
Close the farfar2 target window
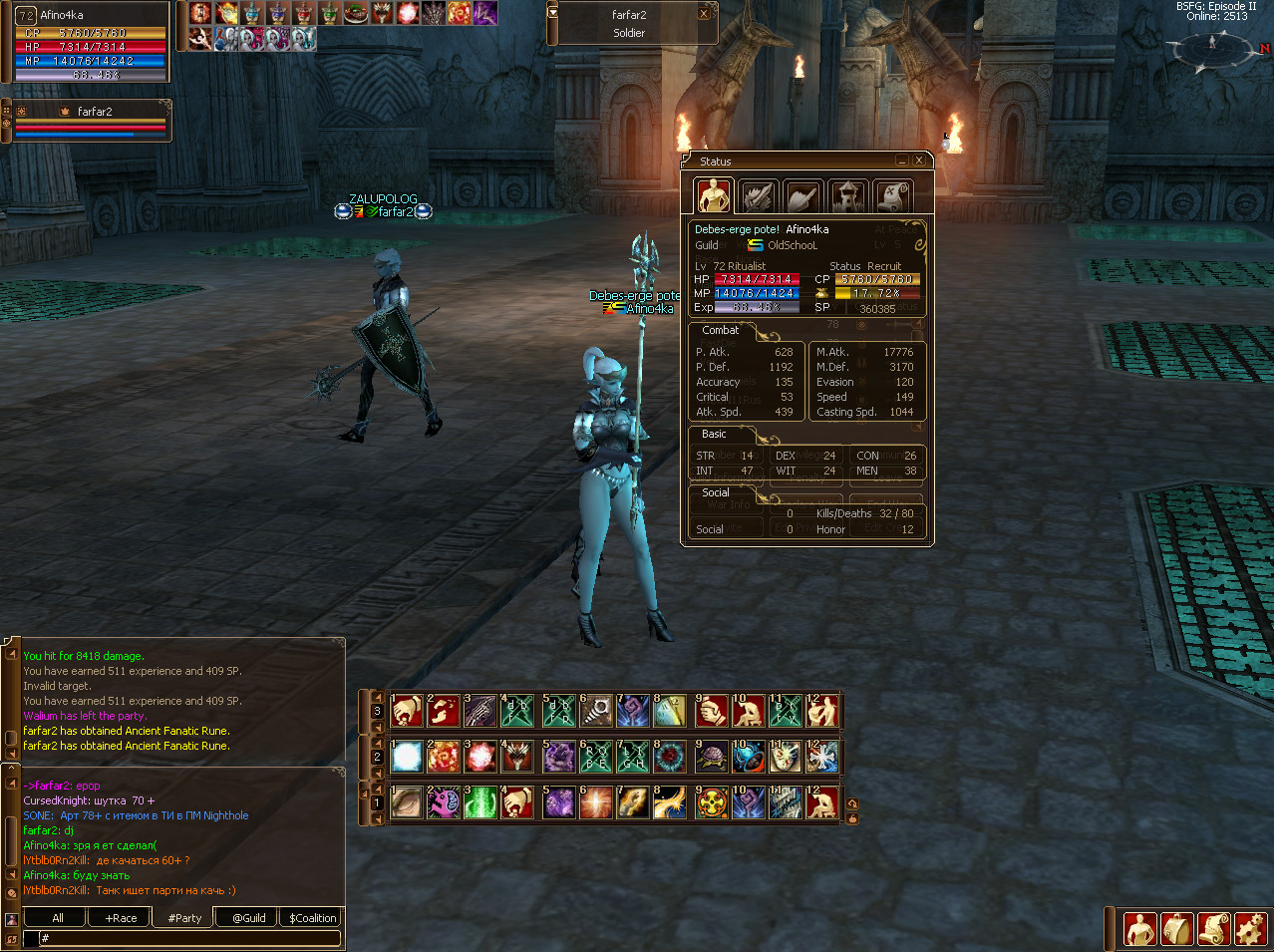(704, 14)
